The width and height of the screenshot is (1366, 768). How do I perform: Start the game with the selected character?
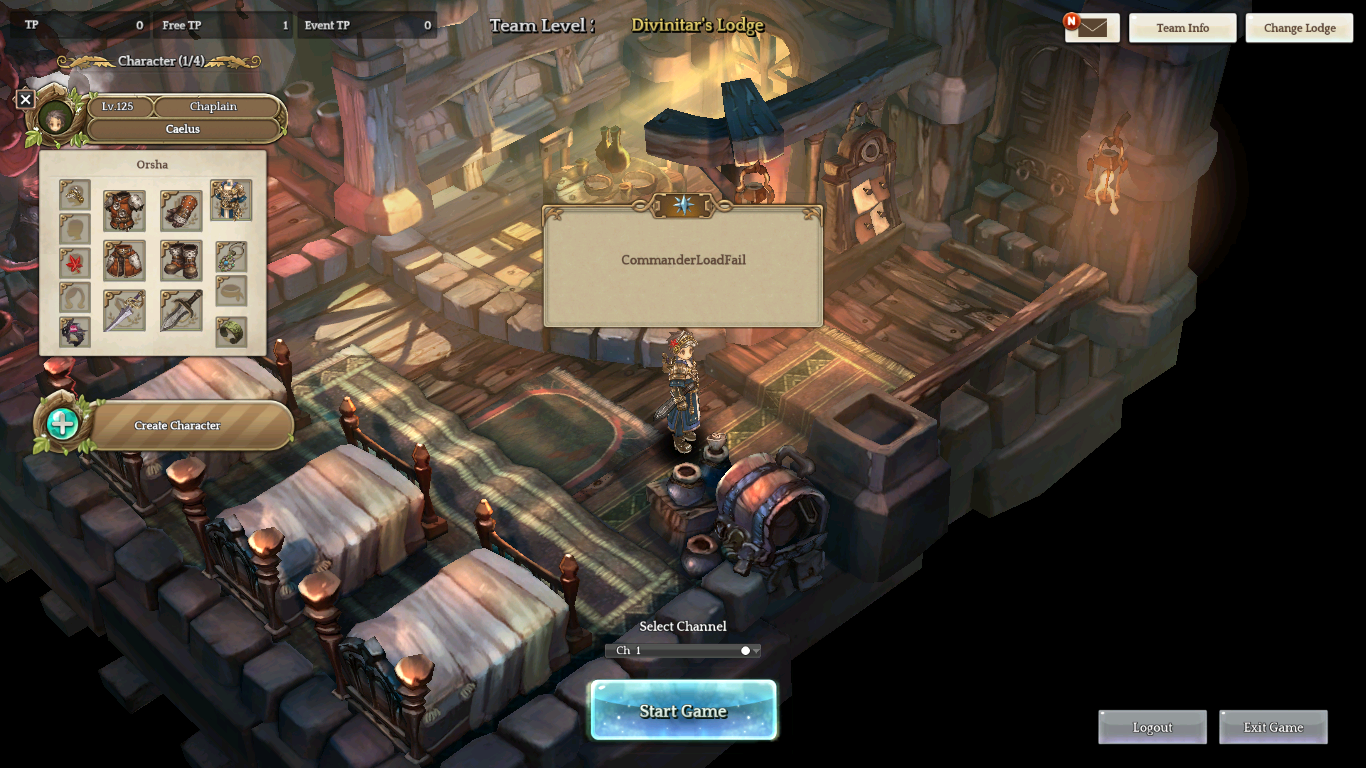point(683,711)
